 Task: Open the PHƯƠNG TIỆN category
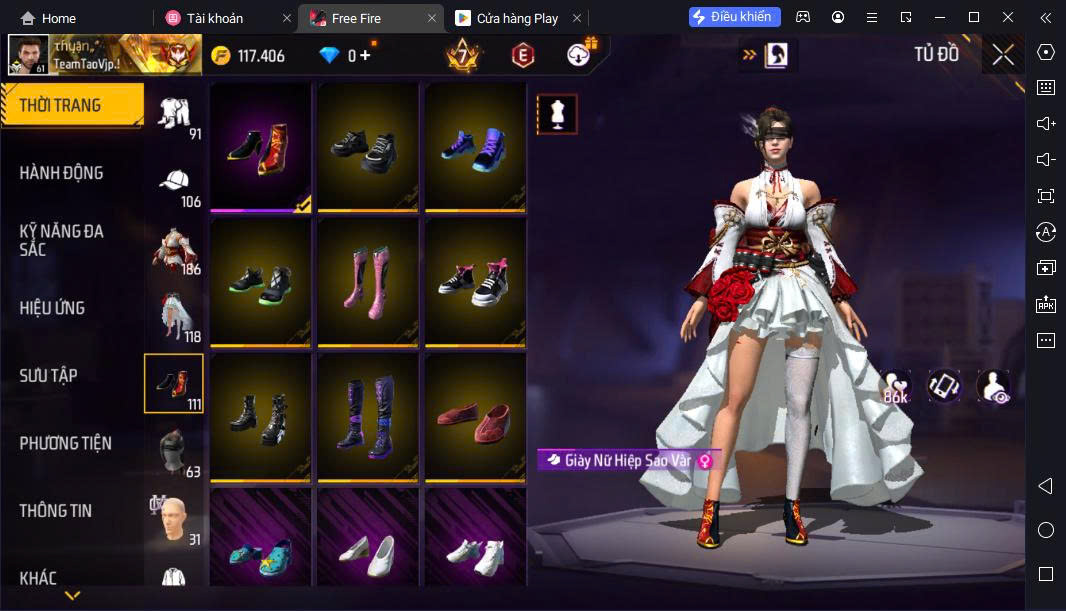65,443
